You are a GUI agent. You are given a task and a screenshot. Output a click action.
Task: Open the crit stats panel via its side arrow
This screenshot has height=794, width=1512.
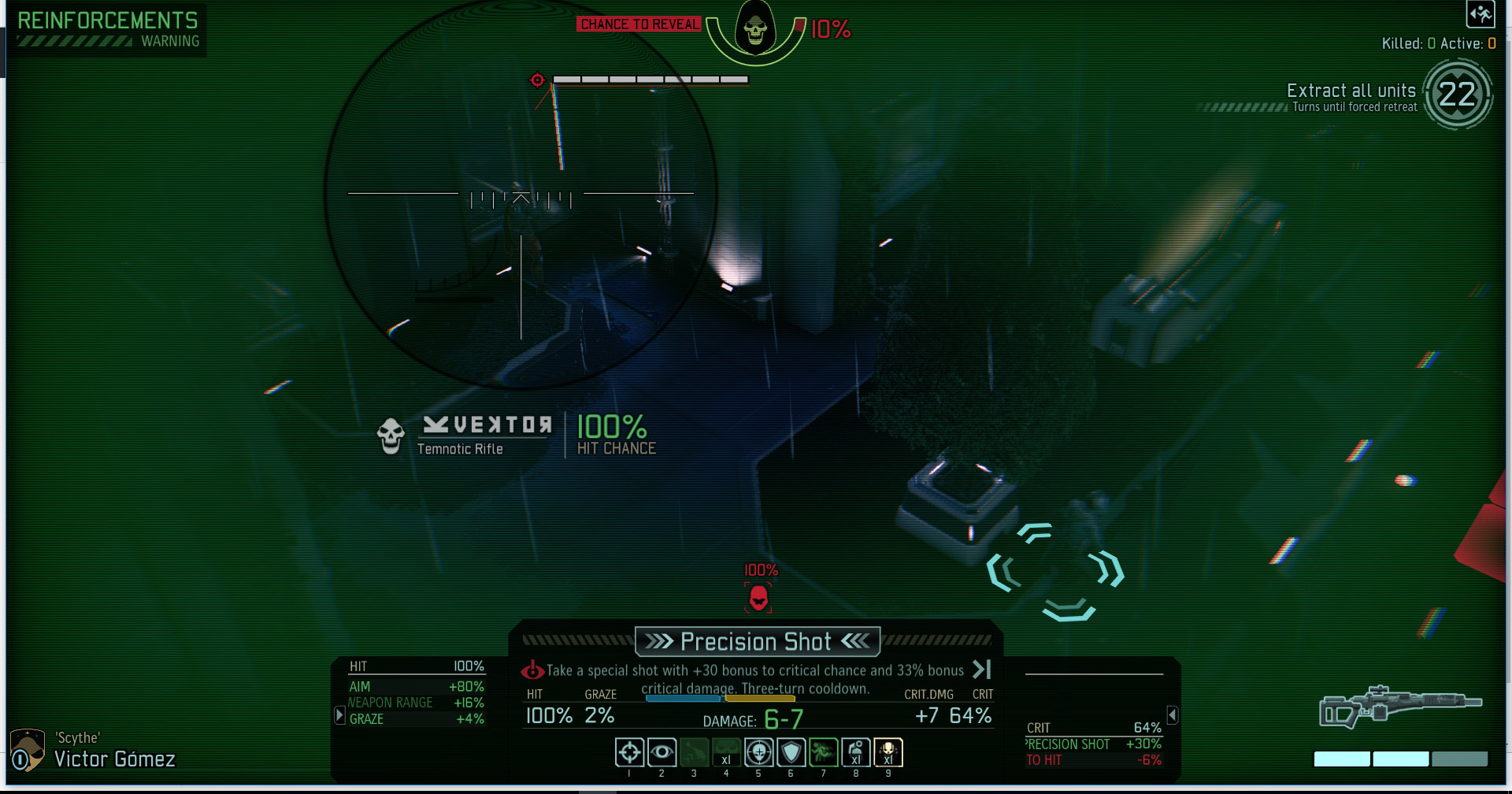pyautogui.click(x=1173, y=714)
